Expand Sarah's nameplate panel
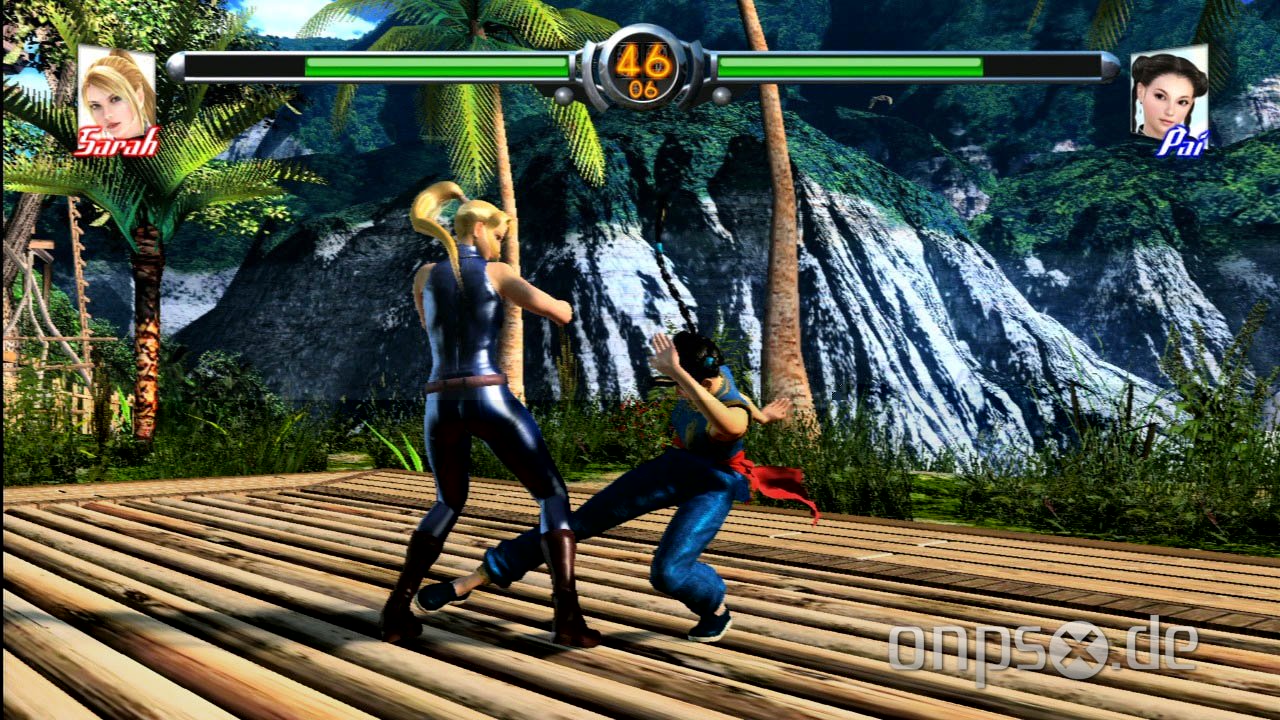The width and height of the screenshot is (1280, 720). pyautogui.click(x=117, y=100)
